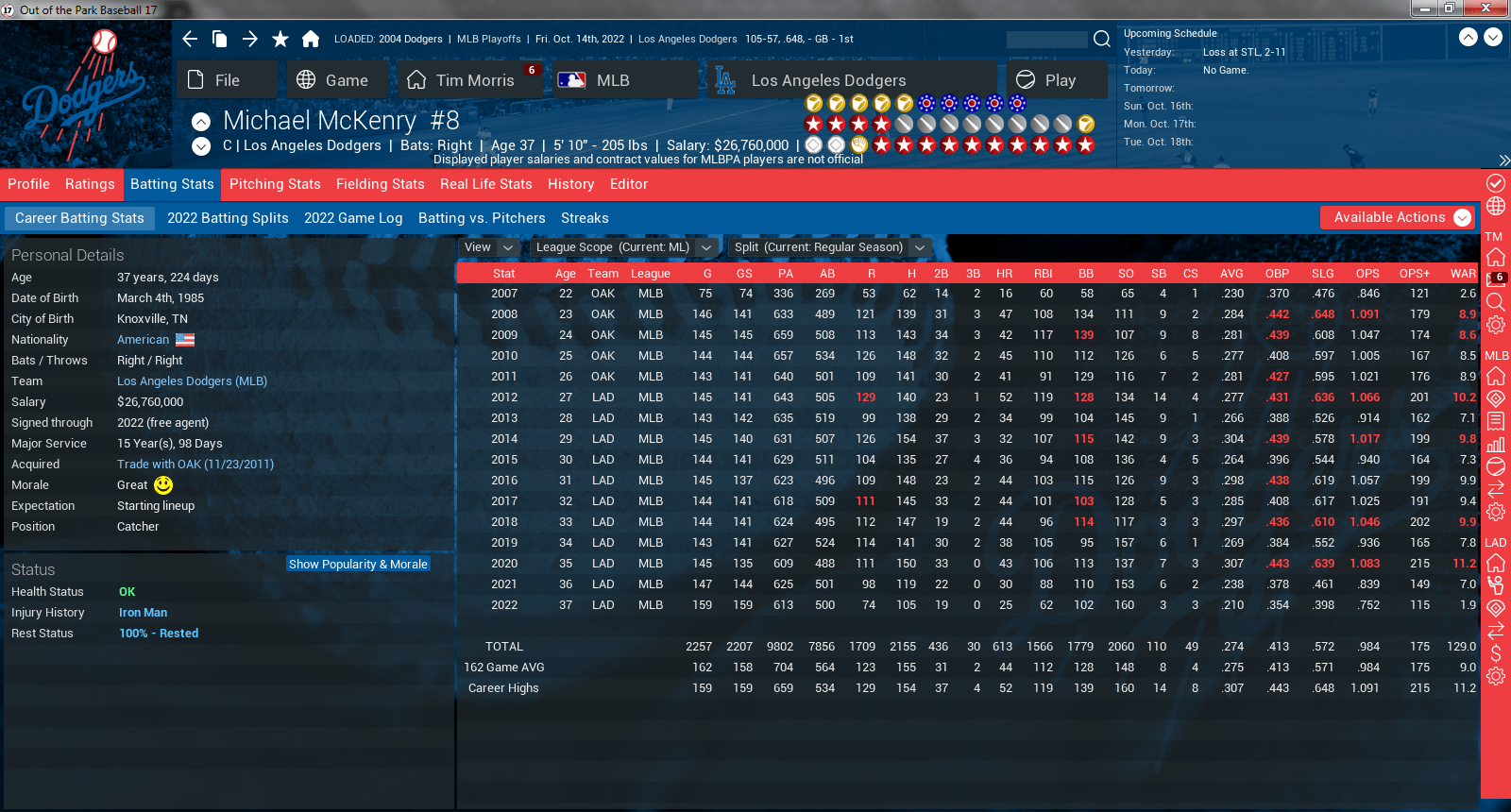Click the home icon in the navigation bar
Viewport: 1511px width, 812px height.
pyautogui.click(x=312, y=39)
